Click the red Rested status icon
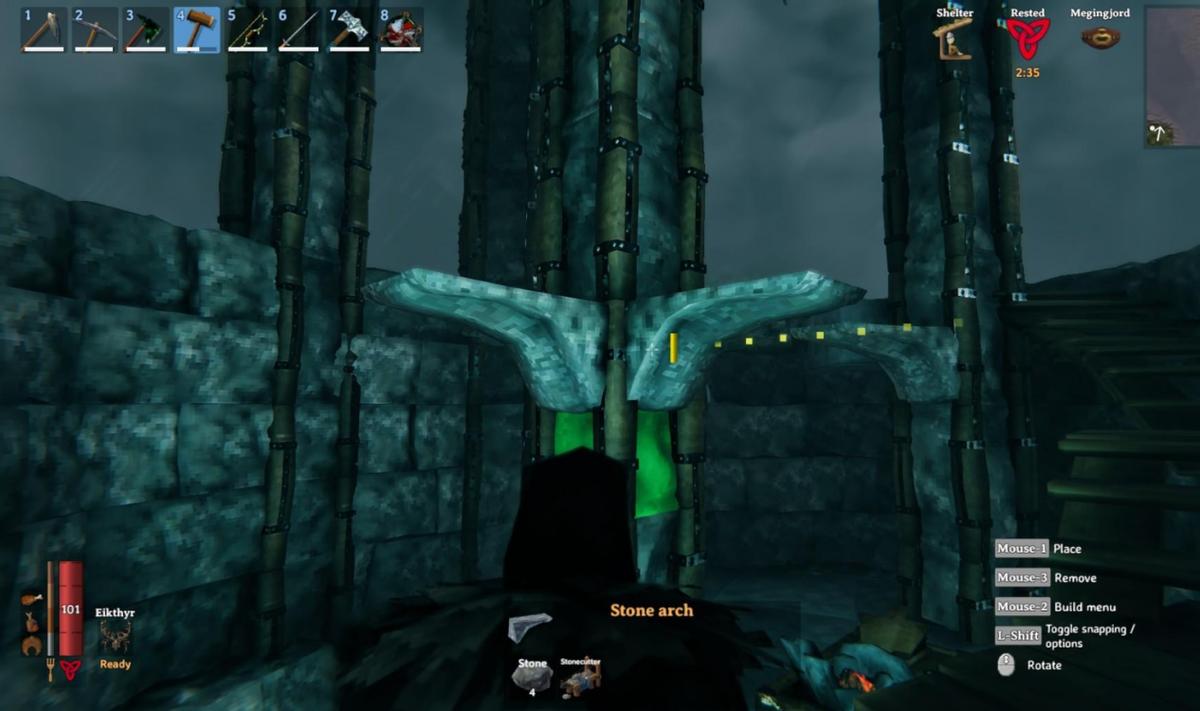Image resolution: width=1200 pixels, height=711 pixels. click(1027, 40)
